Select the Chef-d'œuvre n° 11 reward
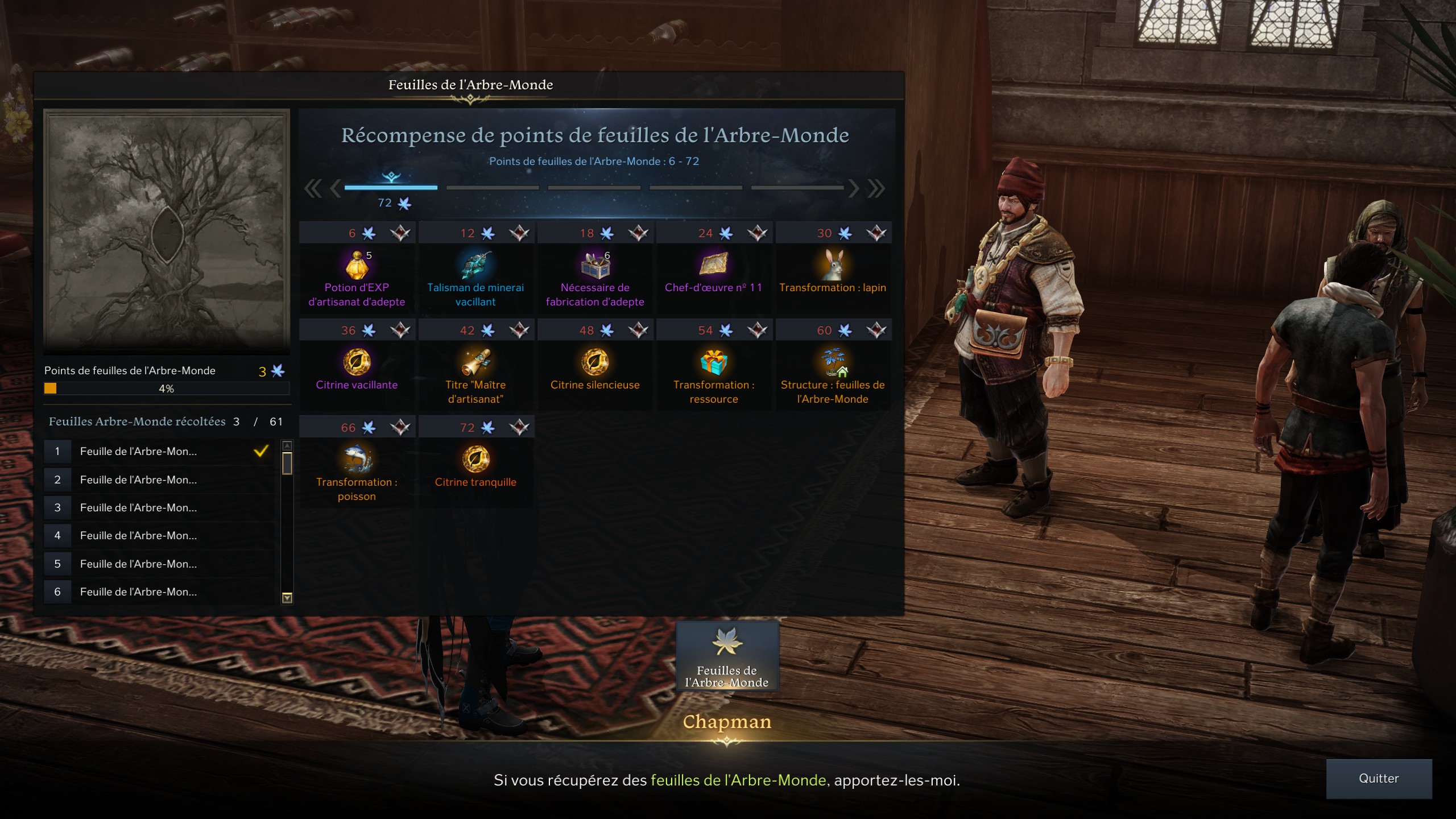The width and height of the screenshot is (1456, 819). click(714, 265)
